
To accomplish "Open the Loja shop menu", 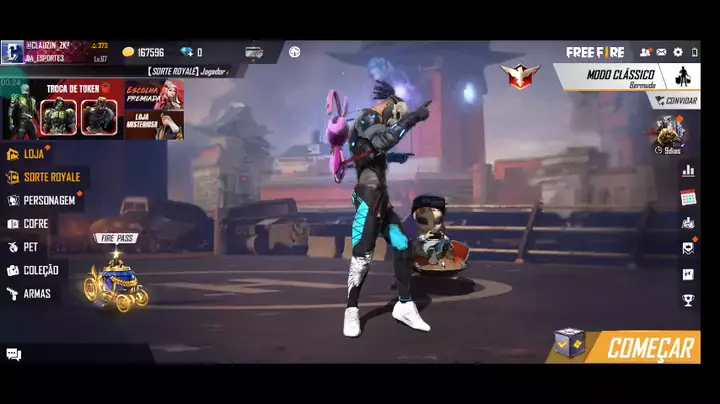I will [33, 154].
